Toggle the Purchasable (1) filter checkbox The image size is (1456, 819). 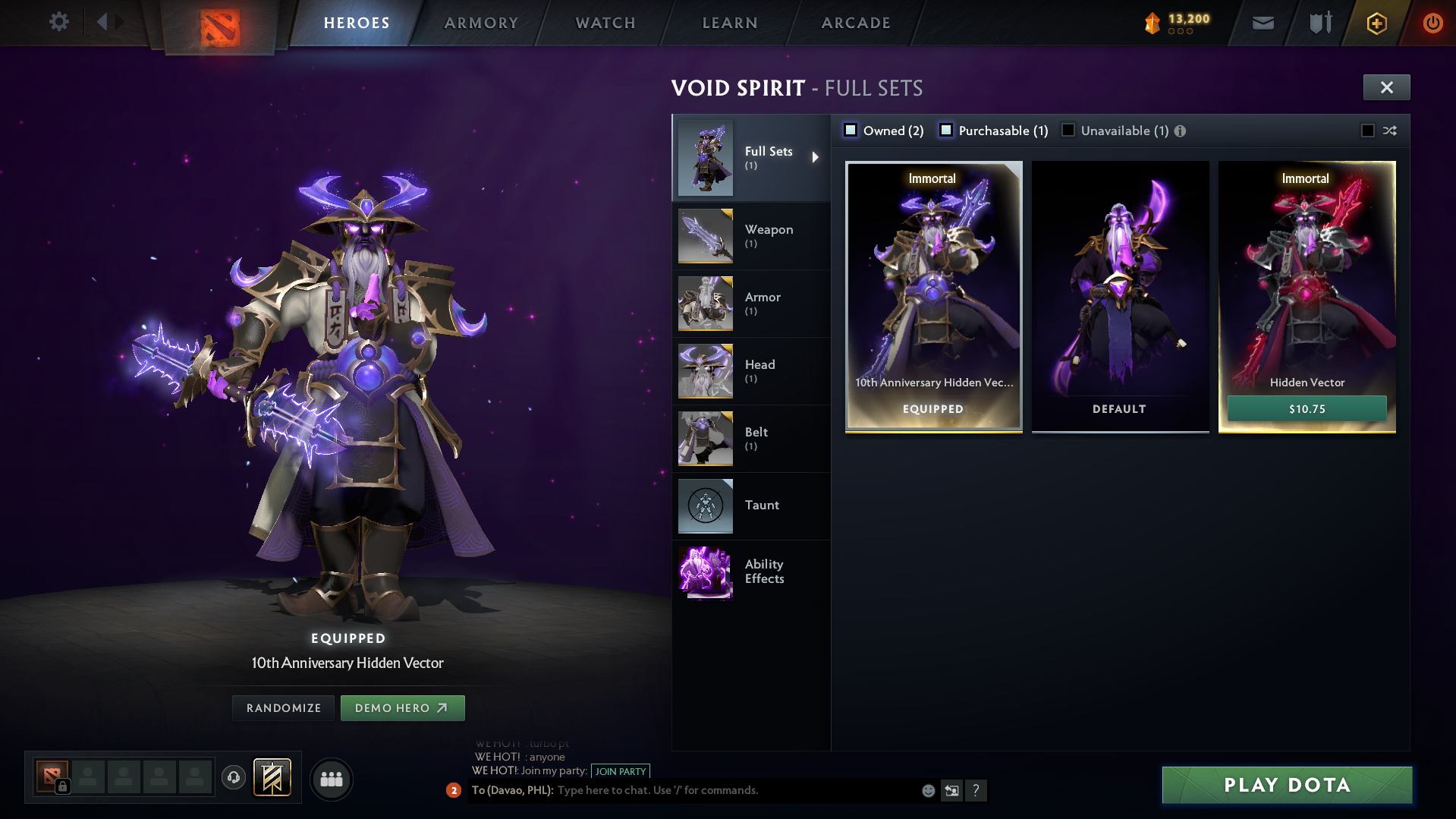tap(945, 130)
